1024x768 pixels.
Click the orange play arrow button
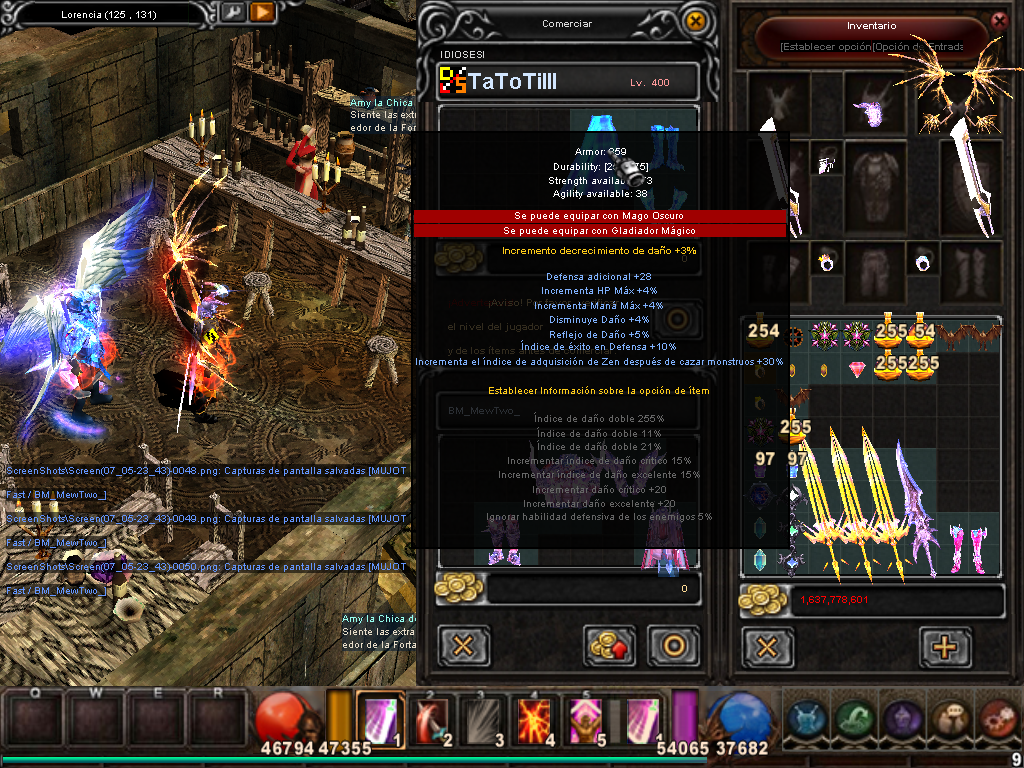click(x=262, y=13)
